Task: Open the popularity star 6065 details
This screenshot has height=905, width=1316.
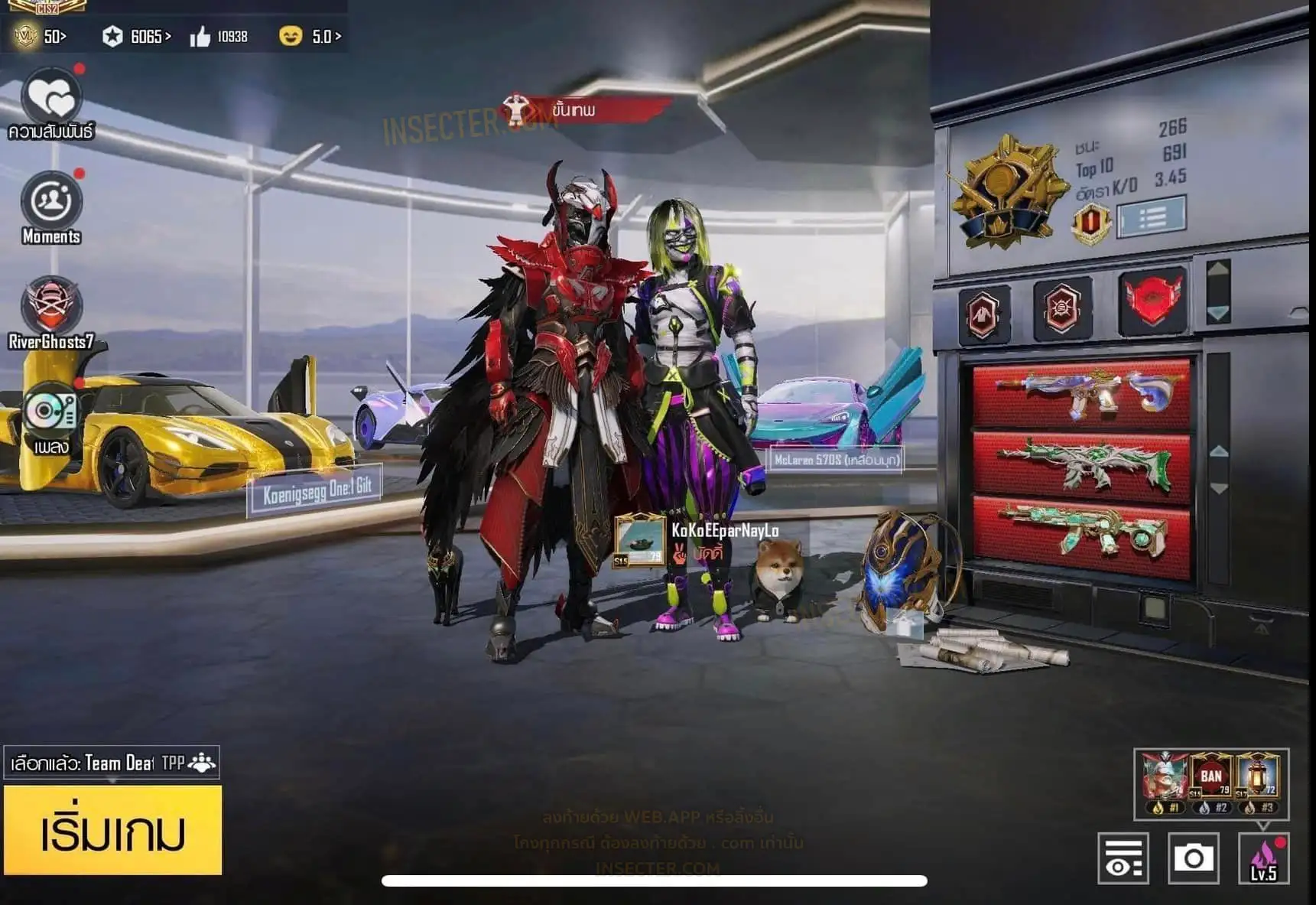Action: [138, 36]
